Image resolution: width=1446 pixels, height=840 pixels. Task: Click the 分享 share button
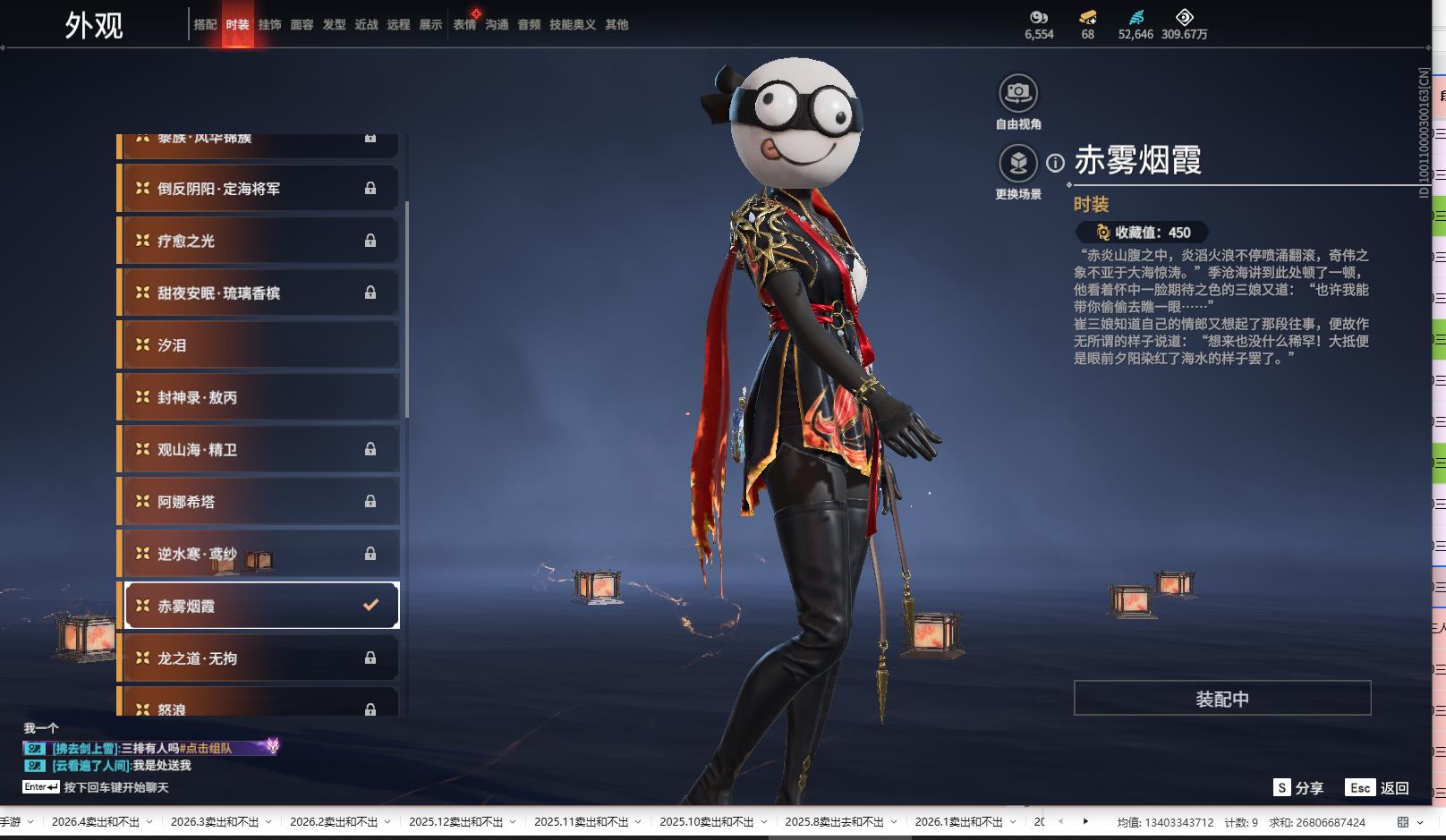point(1298,788)
